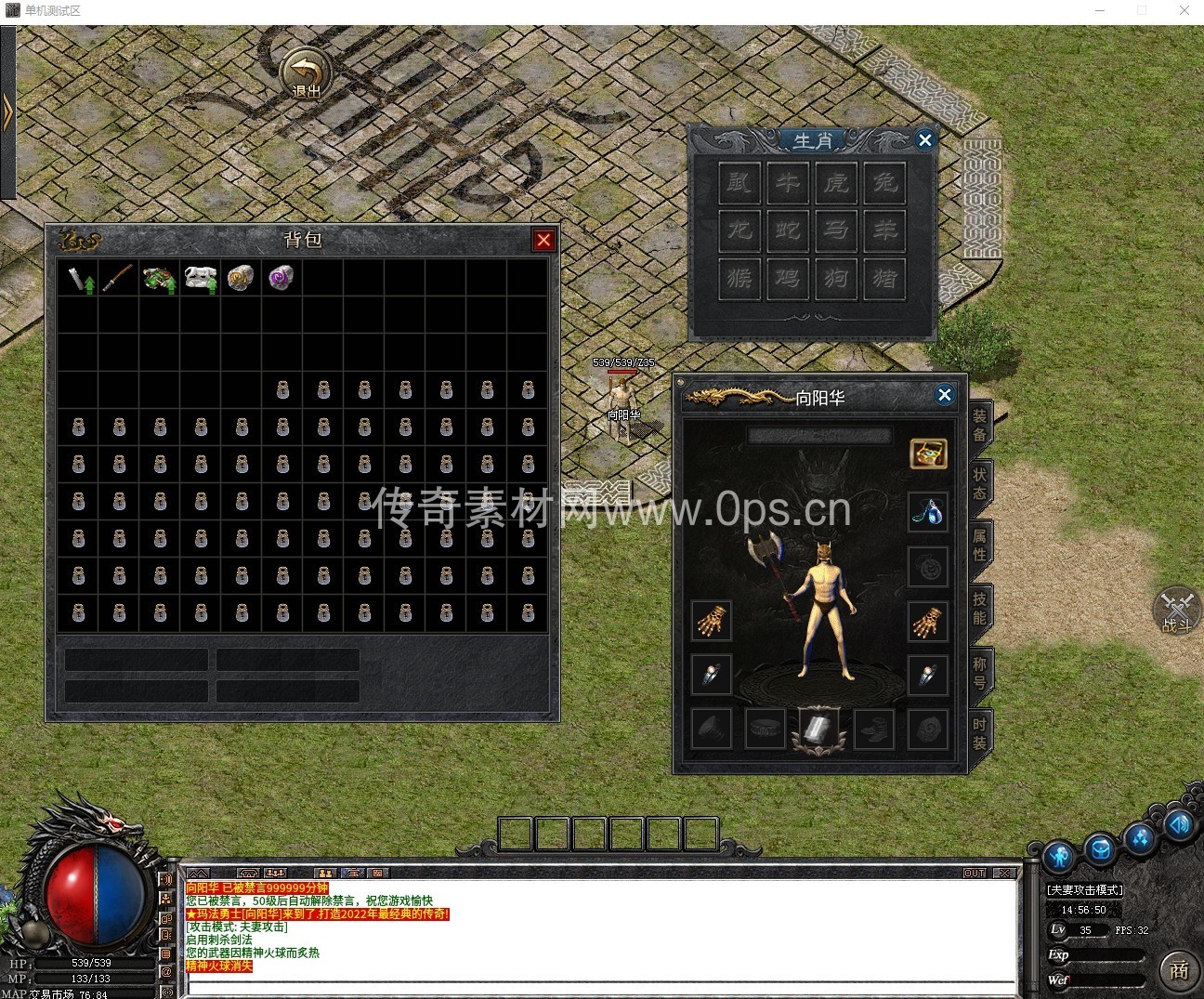Open the 商 shop button

click(x=1178, y=970)
